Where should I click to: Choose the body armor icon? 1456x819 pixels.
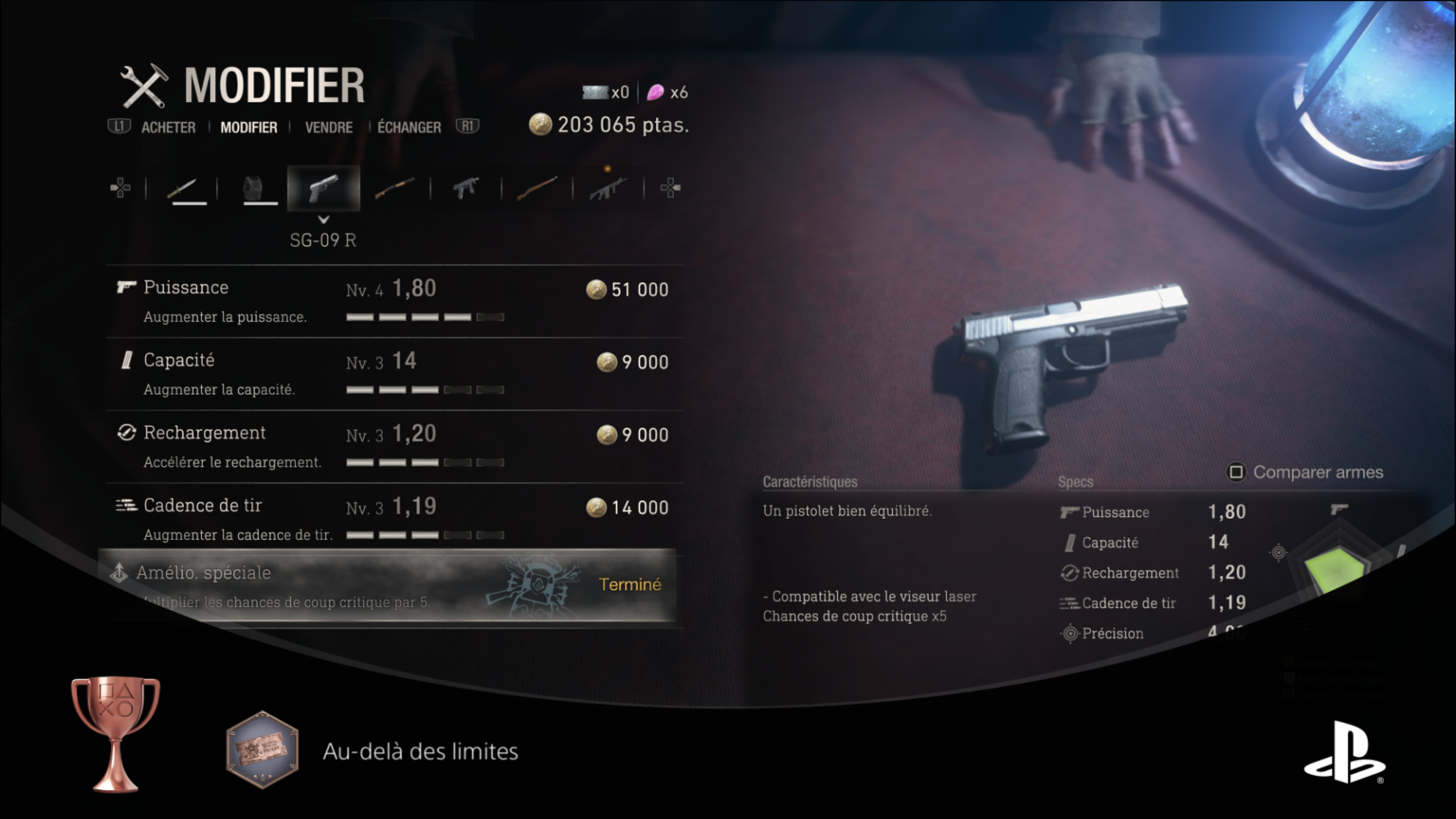[253, 188]
